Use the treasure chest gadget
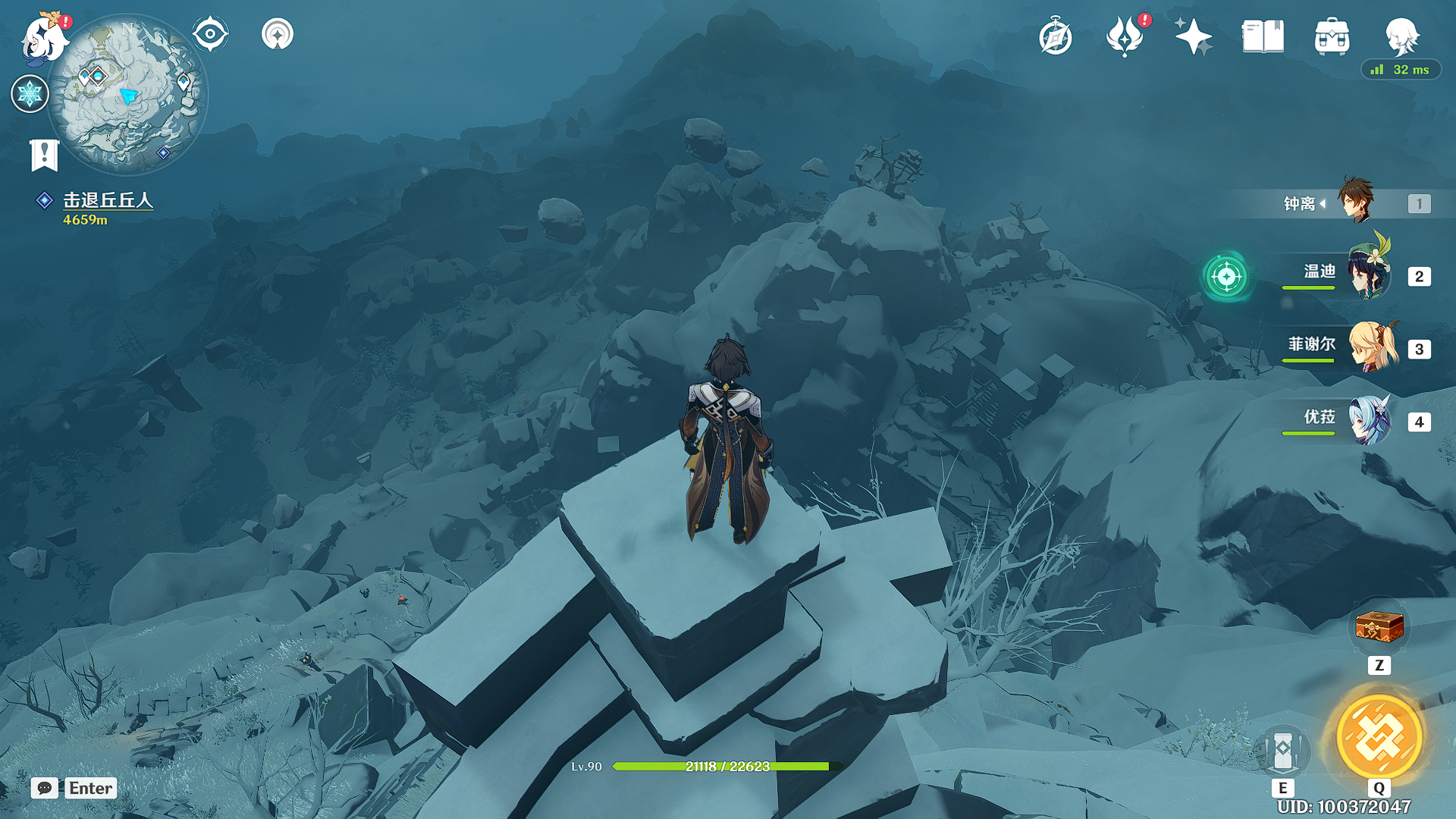Screen dimensions: 1456x819 pyautogui.click(x=1379, y=627)
